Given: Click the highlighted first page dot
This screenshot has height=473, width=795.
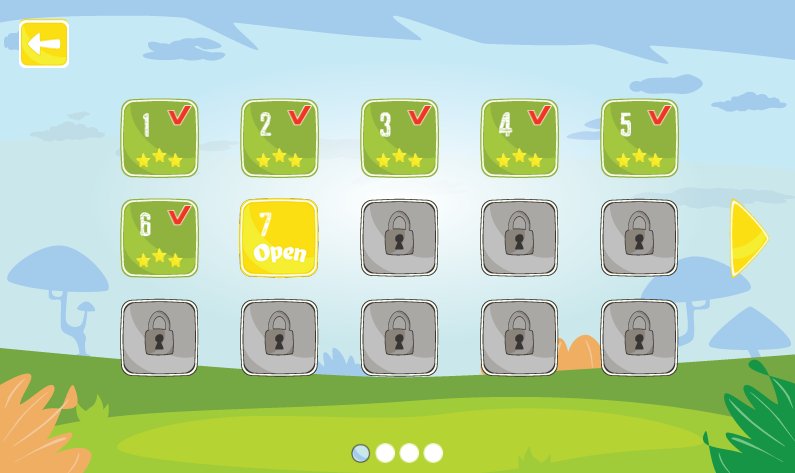Looking at the screenshot, I should (x=361, y=453).
